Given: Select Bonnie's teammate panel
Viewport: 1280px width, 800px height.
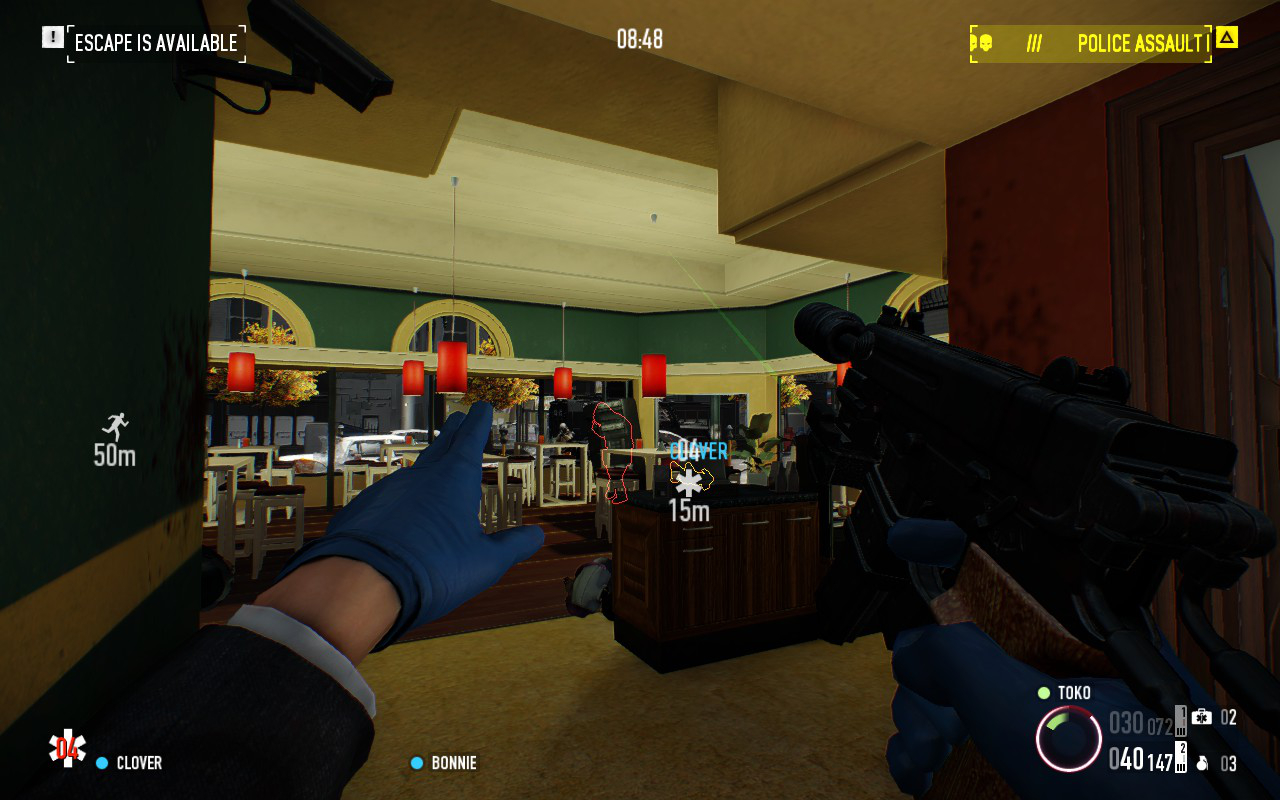Looking at the screenshot, I should tap(444, 763).
